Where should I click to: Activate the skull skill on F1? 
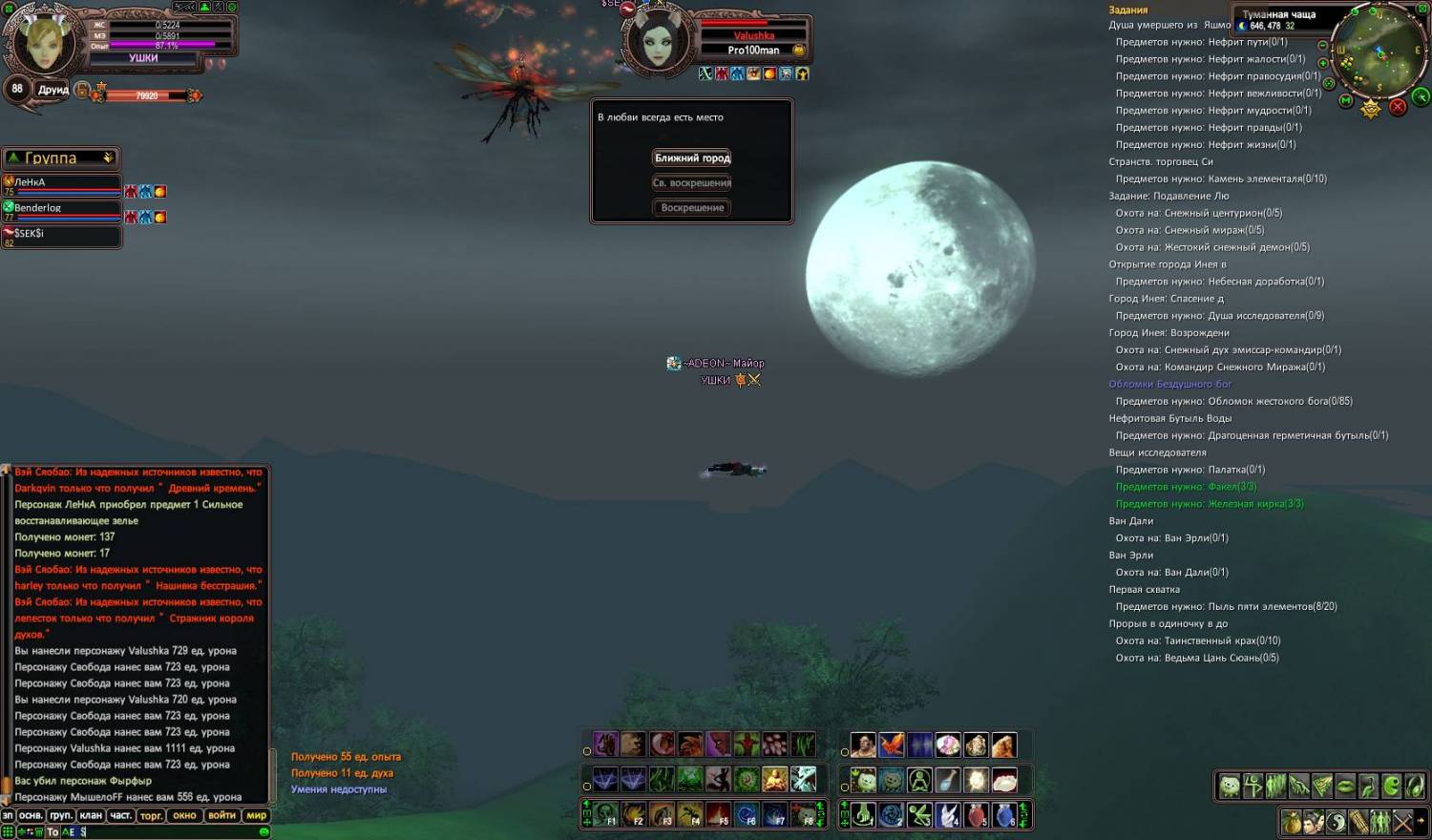pyautogui.click(x=605, y=815)
